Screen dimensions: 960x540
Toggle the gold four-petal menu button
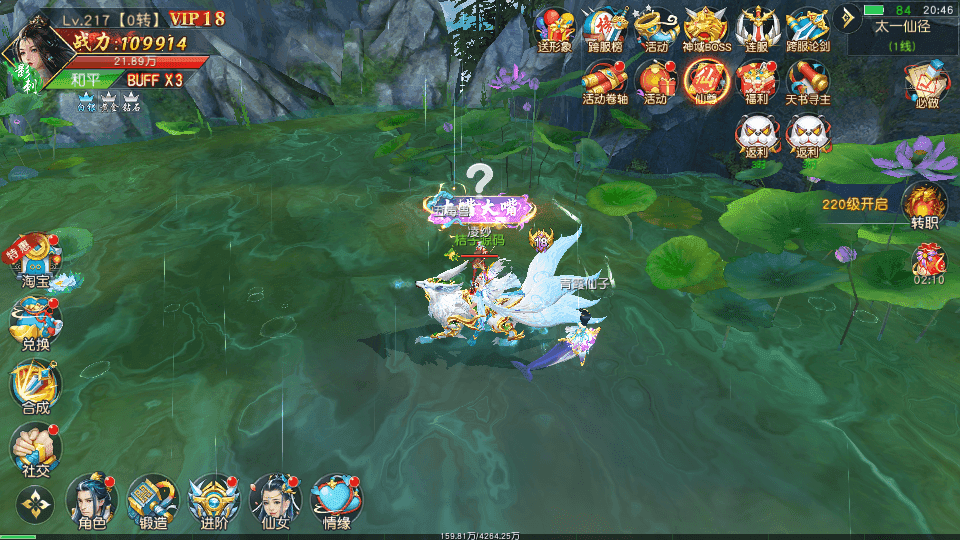pos(34,505)
